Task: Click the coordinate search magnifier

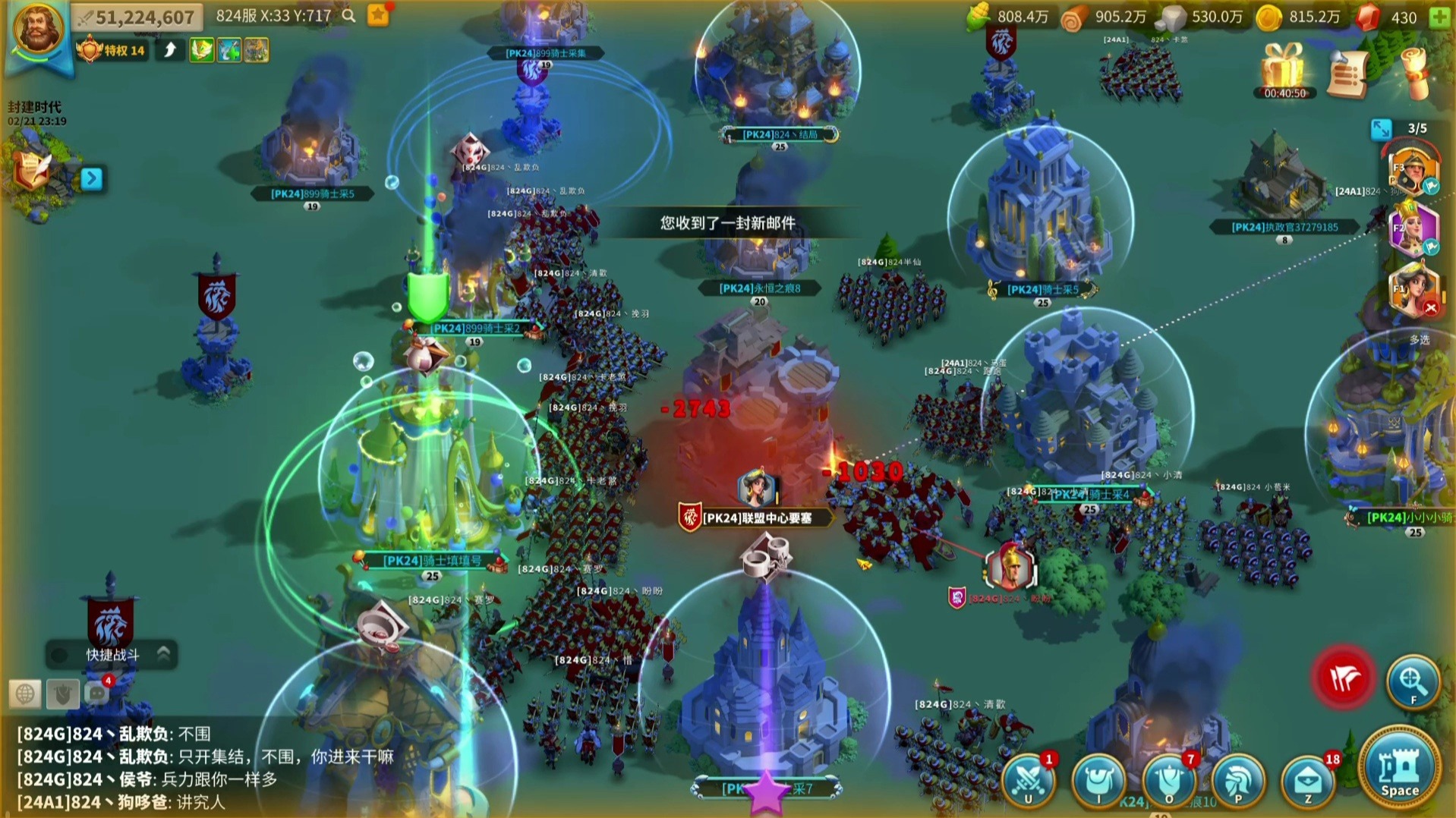Action: pyautogui.click(x=348, y=16)
